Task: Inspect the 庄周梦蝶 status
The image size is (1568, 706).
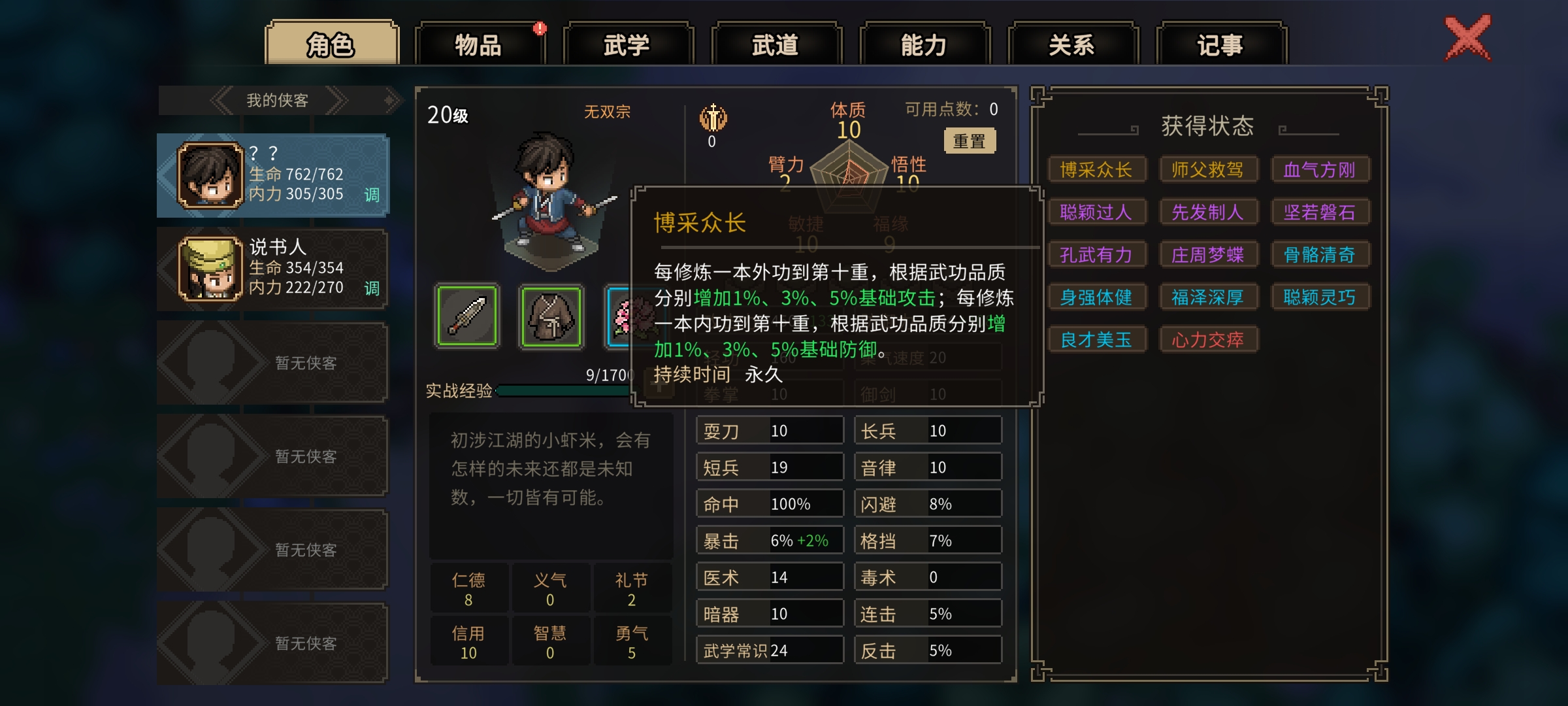Action: (1207, 255)
